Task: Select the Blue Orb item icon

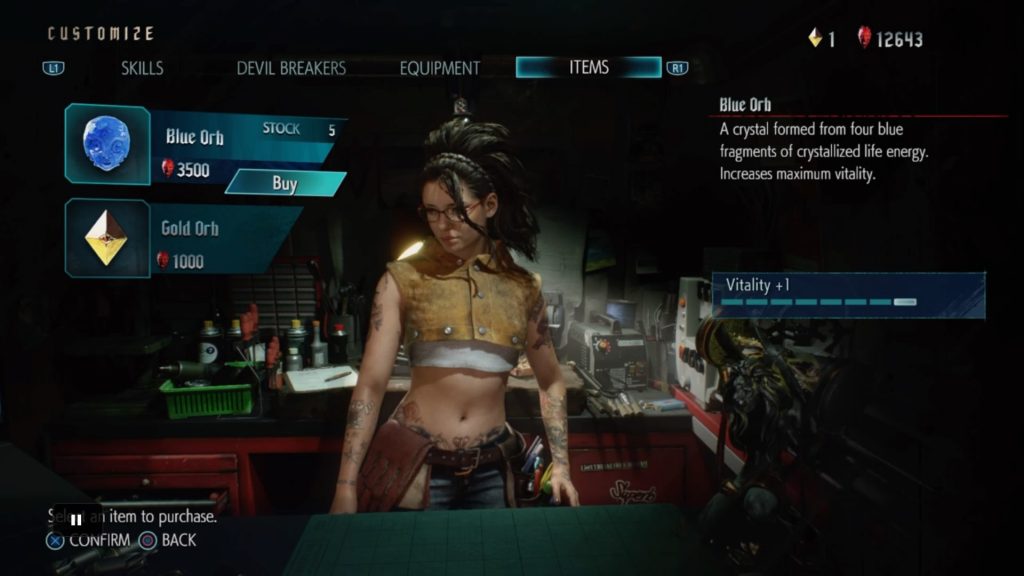Action: [x=107, y=144]
